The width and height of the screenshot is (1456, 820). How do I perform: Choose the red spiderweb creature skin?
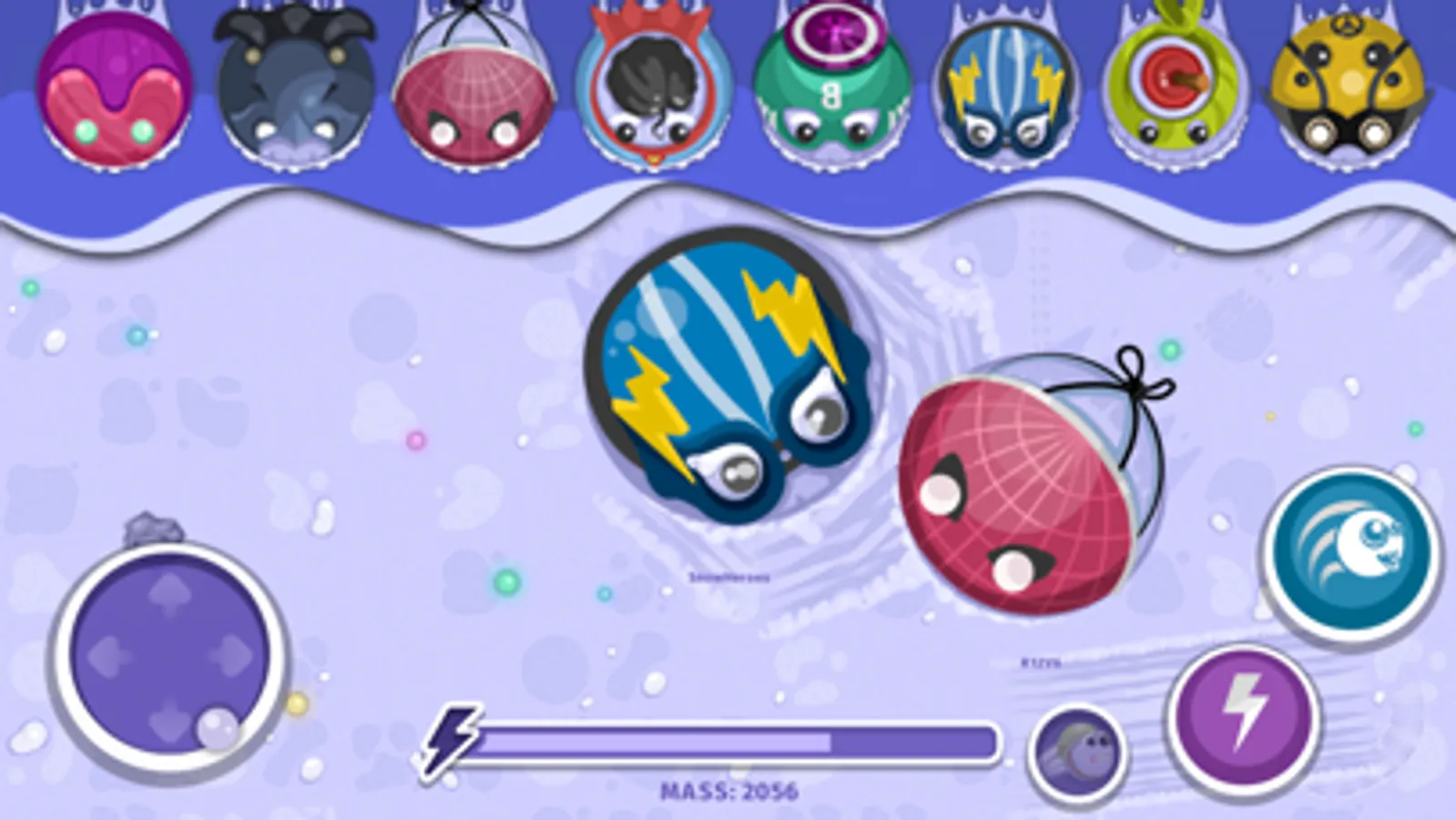pos(473,91)
